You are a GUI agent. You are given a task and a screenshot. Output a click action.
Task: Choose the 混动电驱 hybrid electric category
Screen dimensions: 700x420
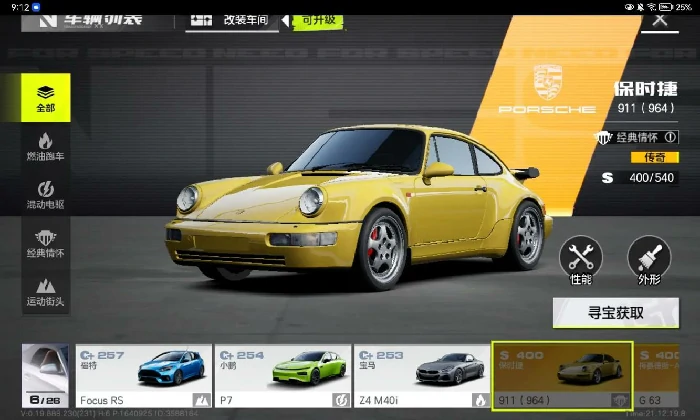[45, 195]
